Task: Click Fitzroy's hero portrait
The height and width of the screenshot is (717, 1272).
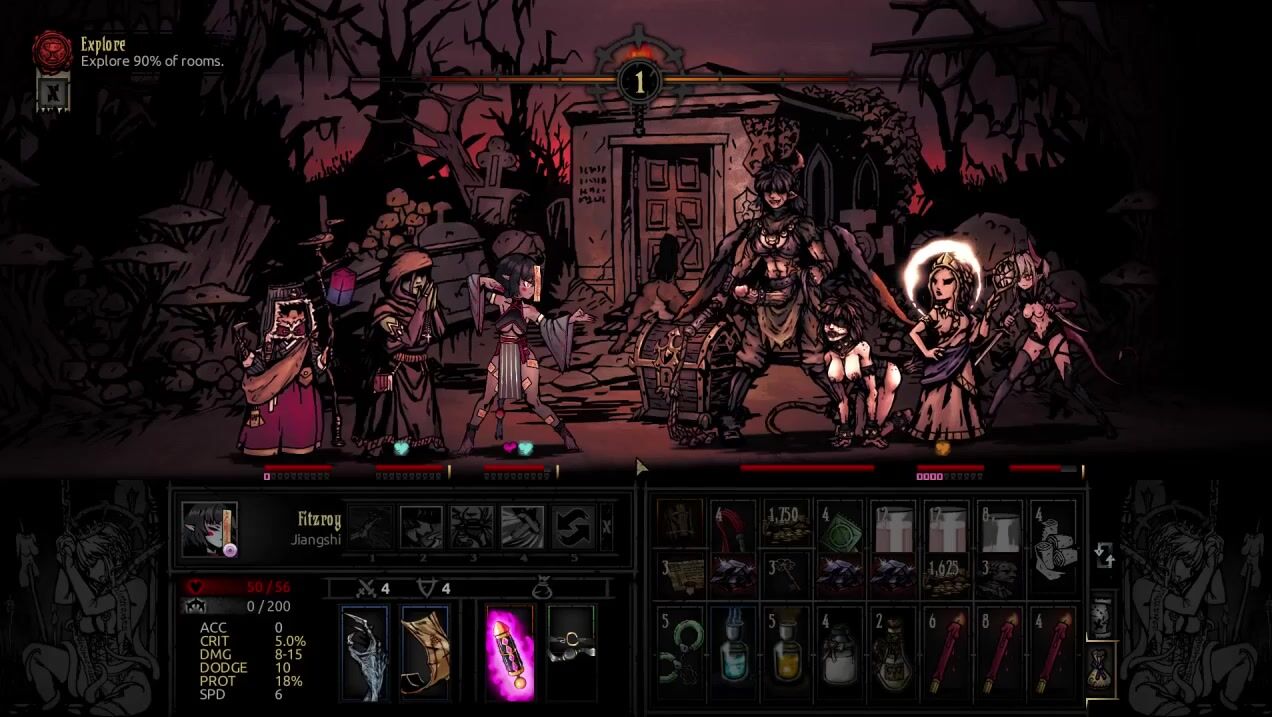Action: [209, 529]
